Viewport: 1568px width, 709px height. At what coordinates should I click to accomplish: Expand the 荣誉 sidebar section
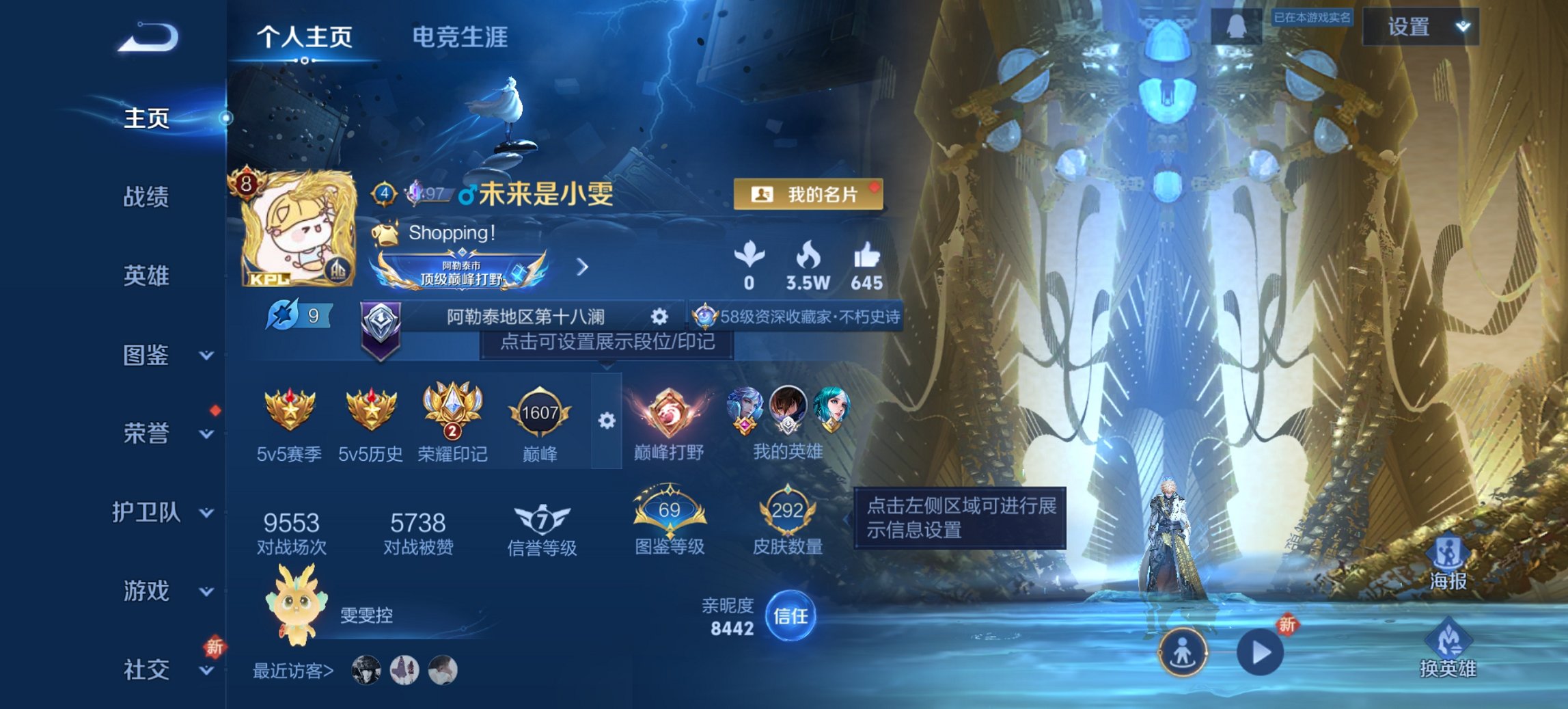pos(162,433)
